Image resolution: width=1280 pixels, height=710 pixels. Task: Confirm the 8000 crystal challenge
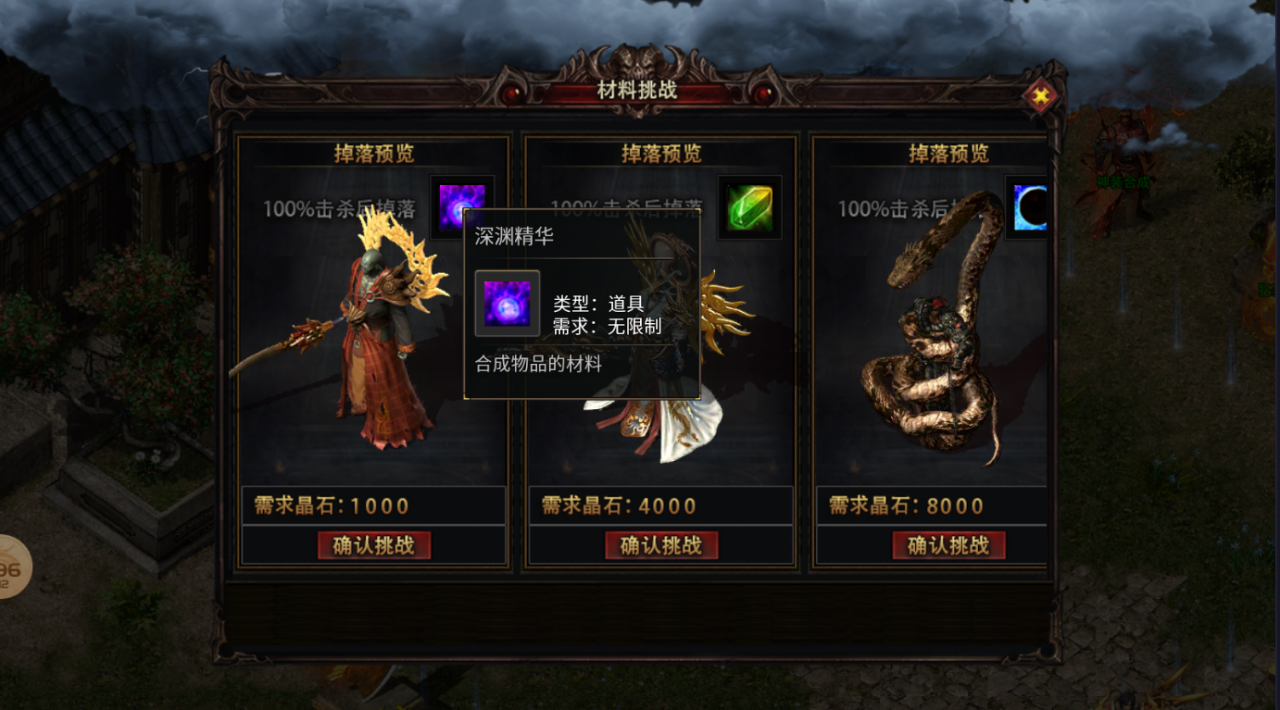point(948,545)
